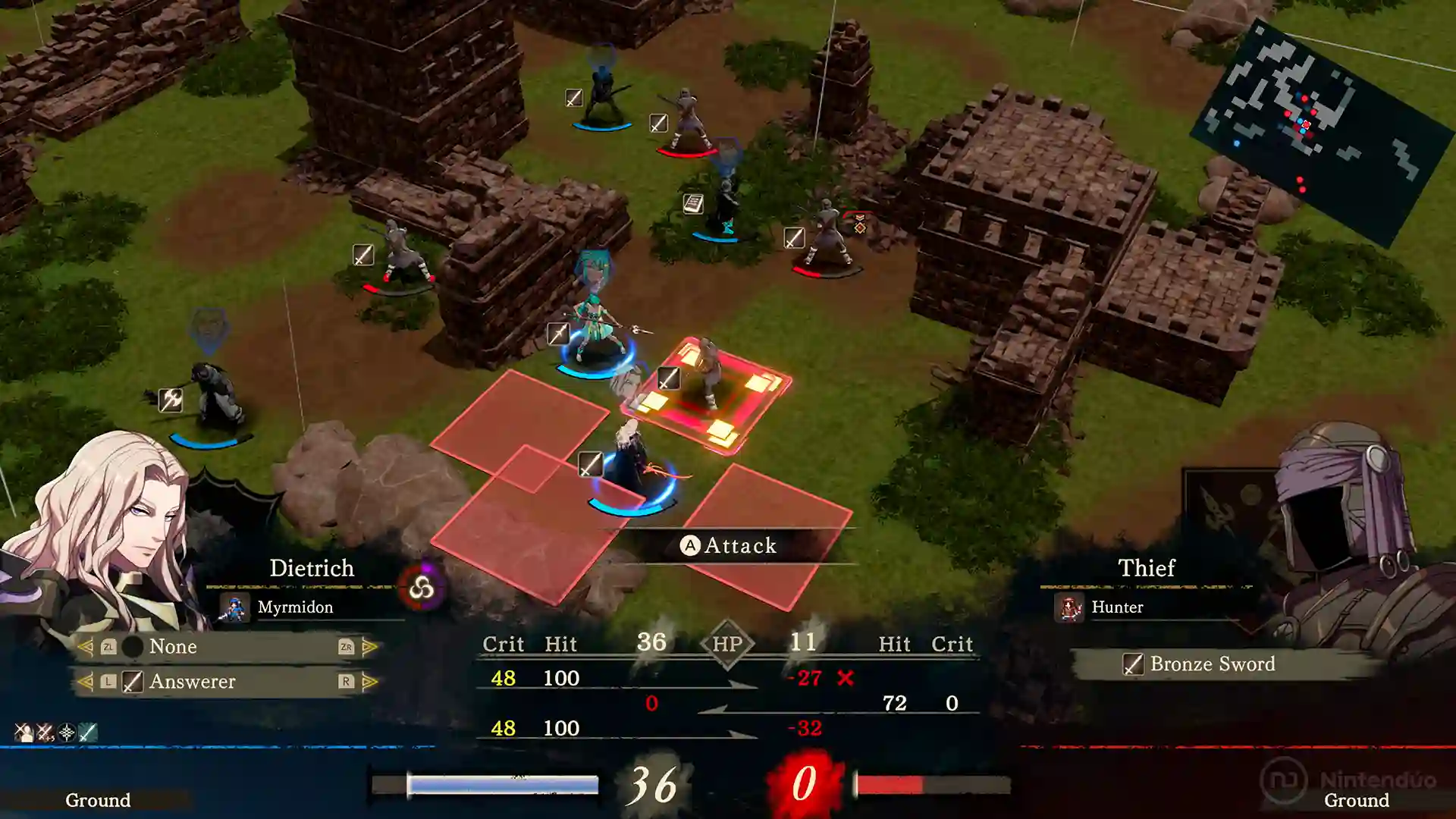Viewport: 1456px width, 819px height.
Task: Click the Hunter class icon beside Thief
Action: pos(1068,607)
